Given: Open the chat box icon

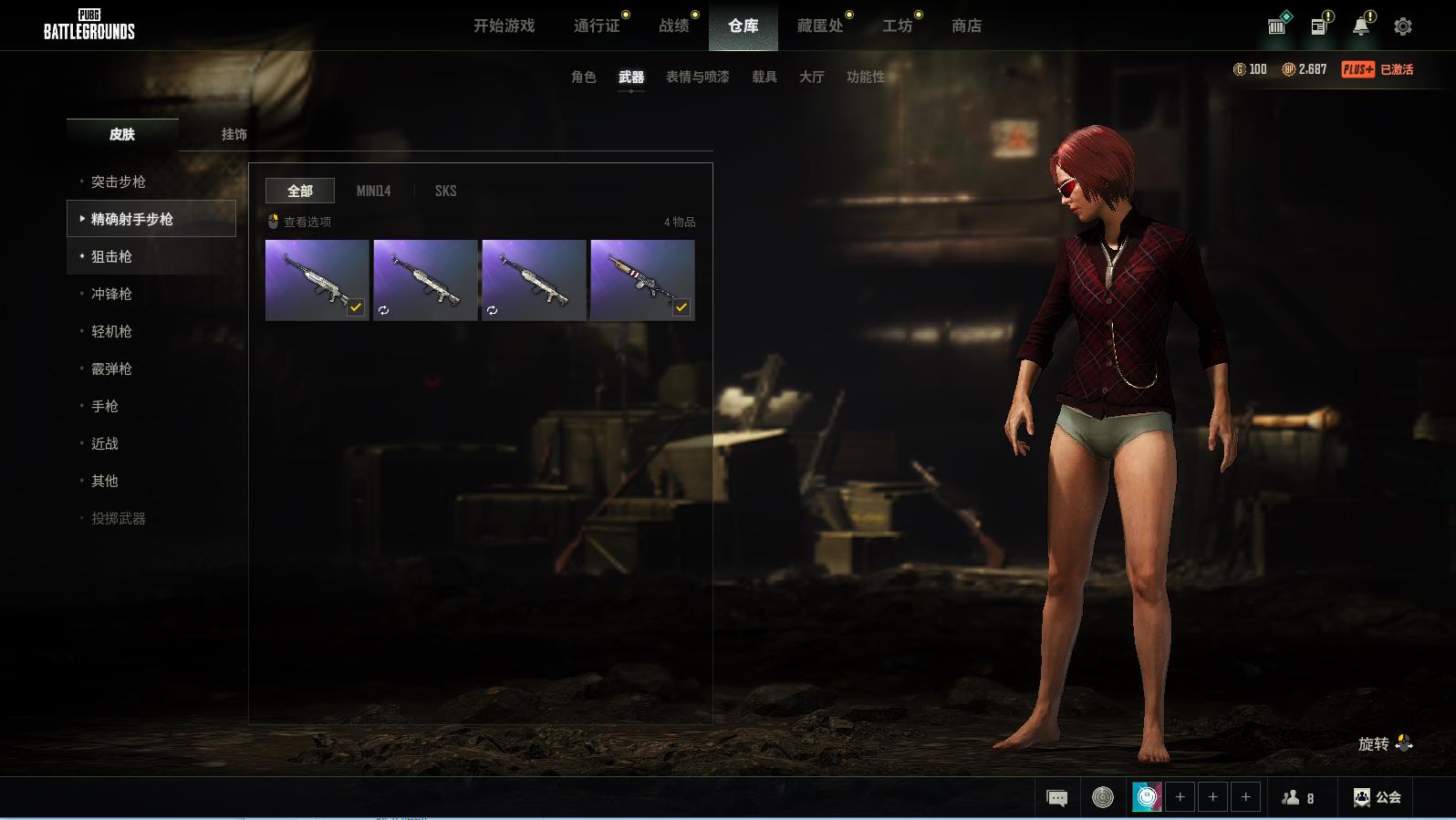Looking at the screenshot, I should (1057, 798).
